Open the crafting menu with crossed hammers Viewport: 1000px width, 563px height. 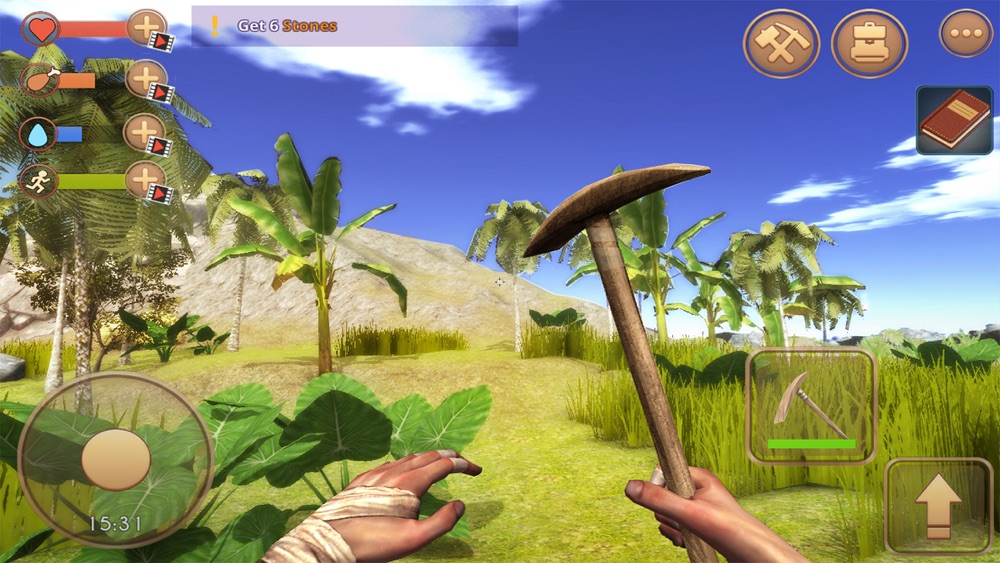pyautogui.click(x=781, y=43)
